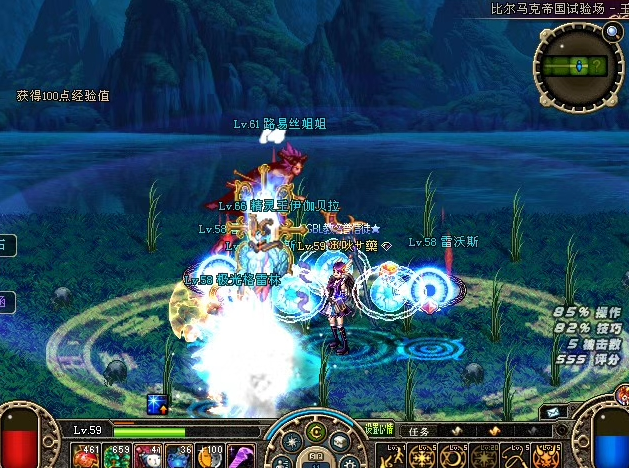Click the blue star buff icon

click(x=155, y=403)
